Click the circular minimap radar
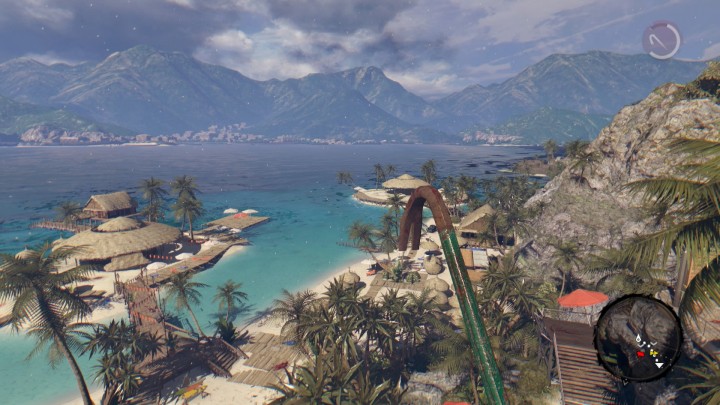Image resolution: width=720 pixels, height=405 pixels. tap(638, 338)
